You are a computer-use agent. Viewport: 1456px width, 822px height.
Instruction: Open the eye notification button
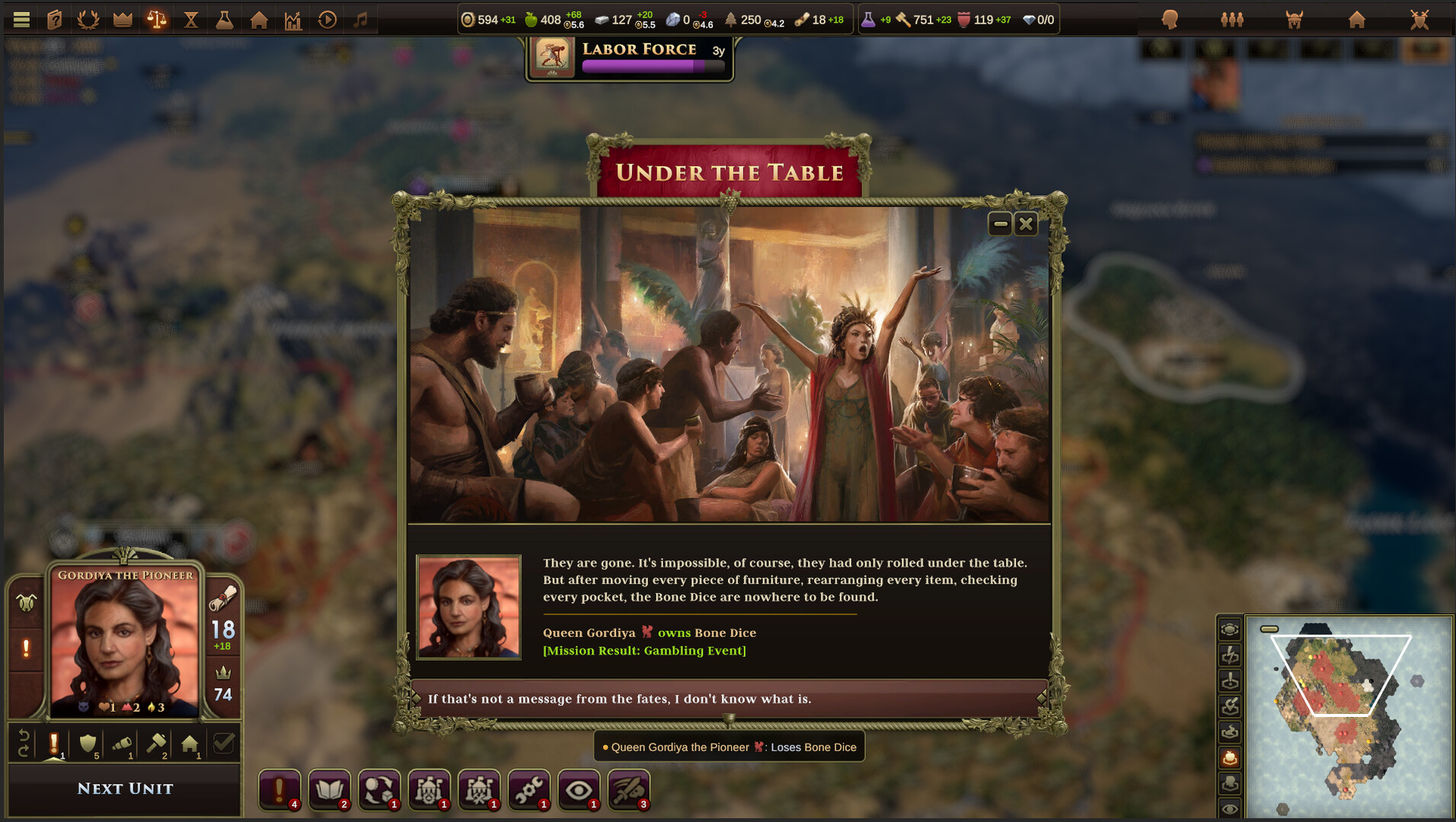click(579, 789)
